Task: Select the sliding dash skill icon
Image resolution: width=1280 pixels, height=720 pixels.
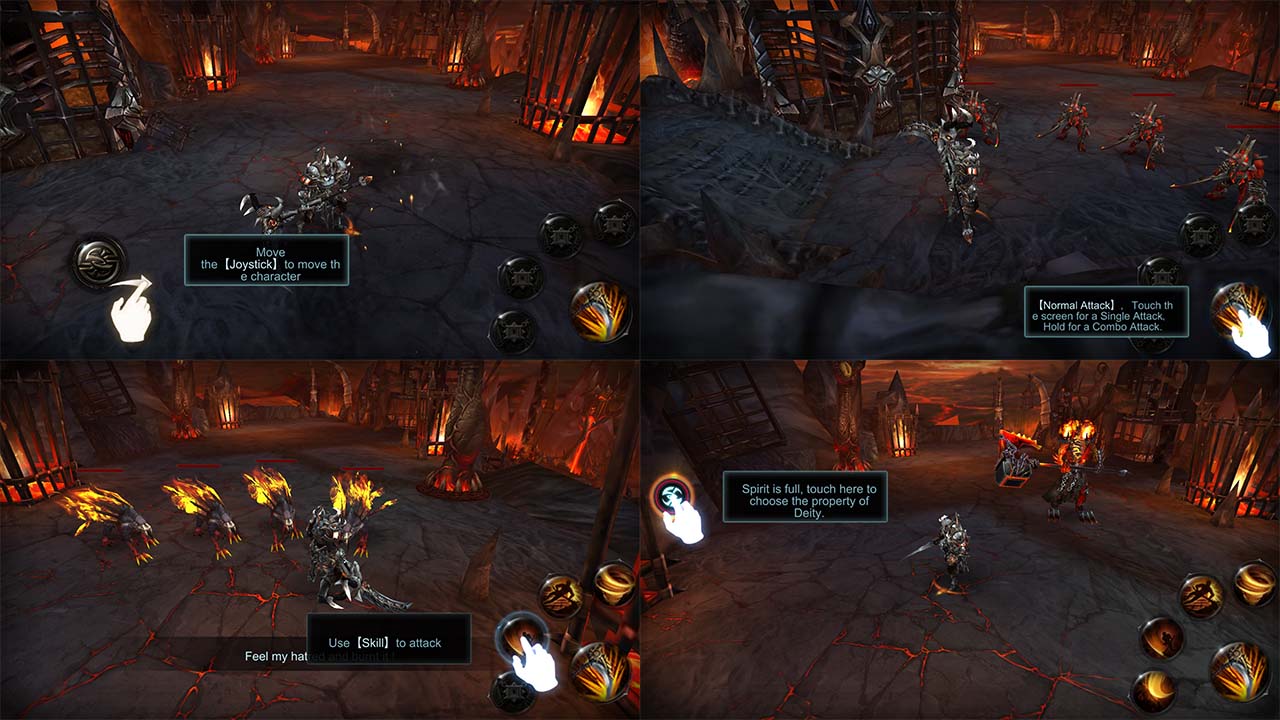Action: tap(1161, 637)
